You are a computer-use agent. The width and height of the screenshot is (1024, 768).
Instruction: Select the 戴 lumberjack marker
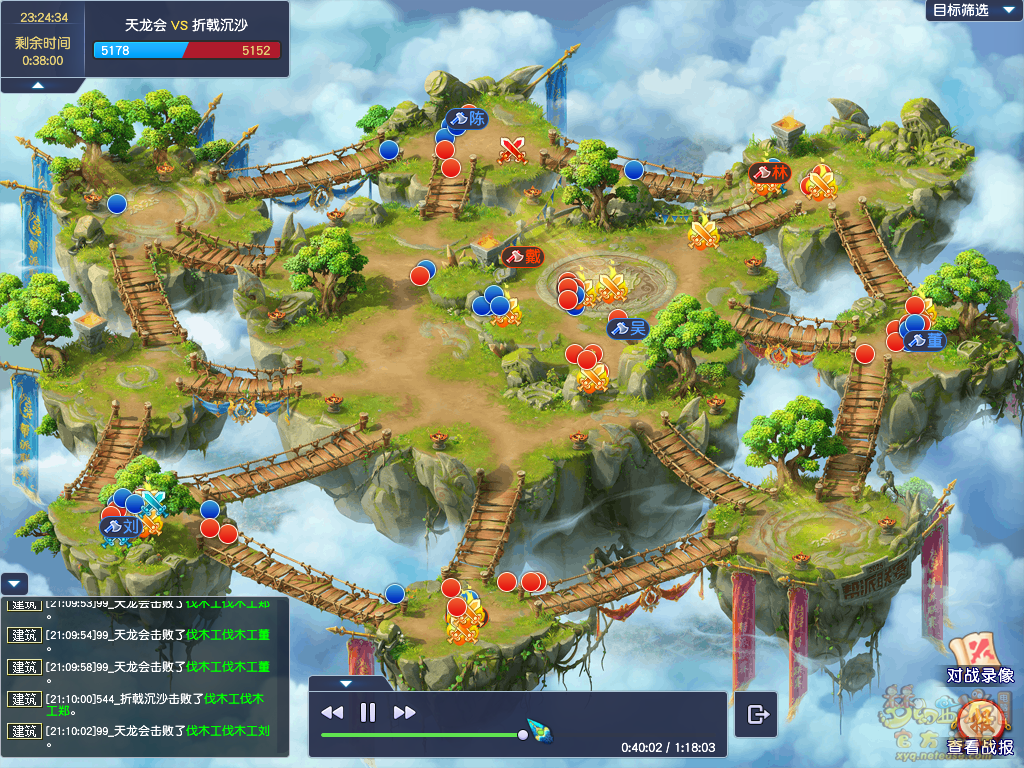pyautogui.click(x=523, y=256)
